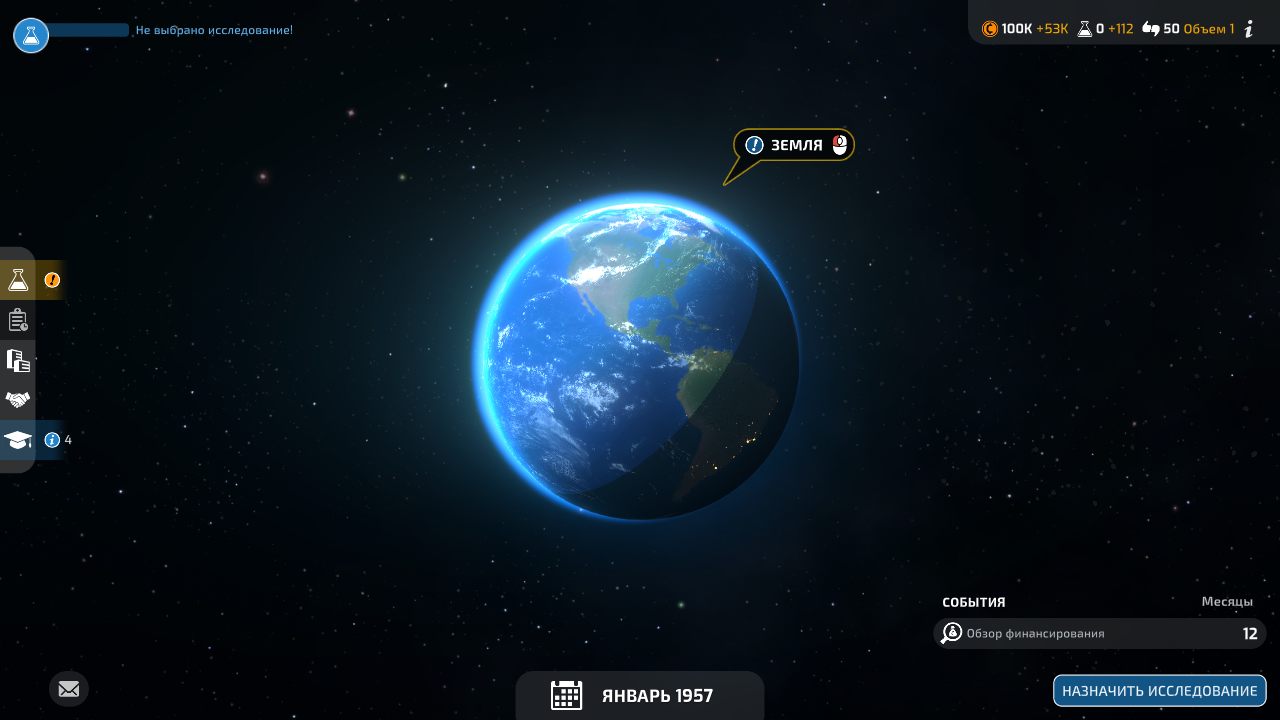Viewport: 1280px width, 720px height.
Task: Select the Обзор финансирования event row
Action: [1099, 633]
